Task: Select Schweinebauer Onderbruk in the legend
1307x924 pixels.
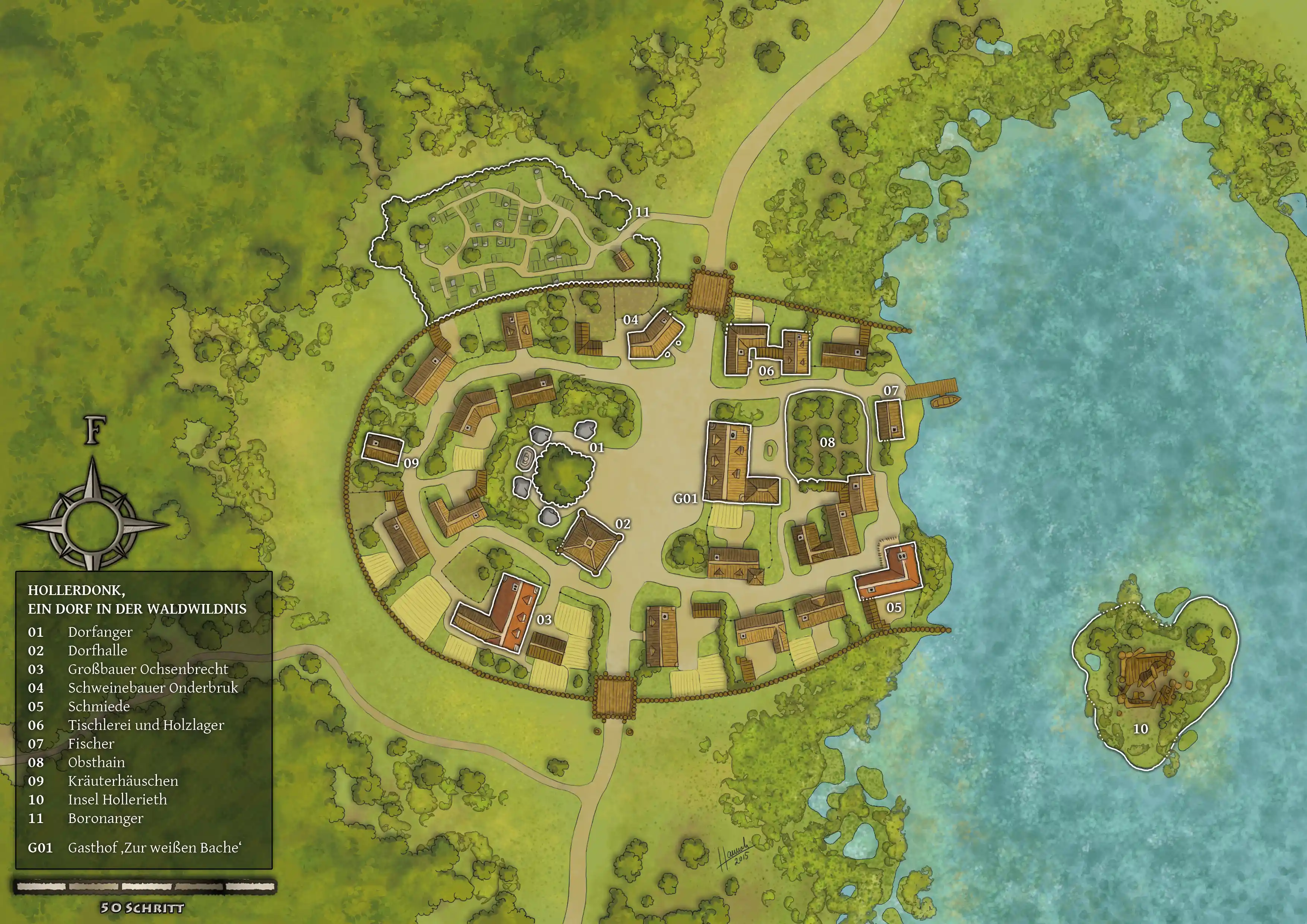Action: tap(152, 688)
